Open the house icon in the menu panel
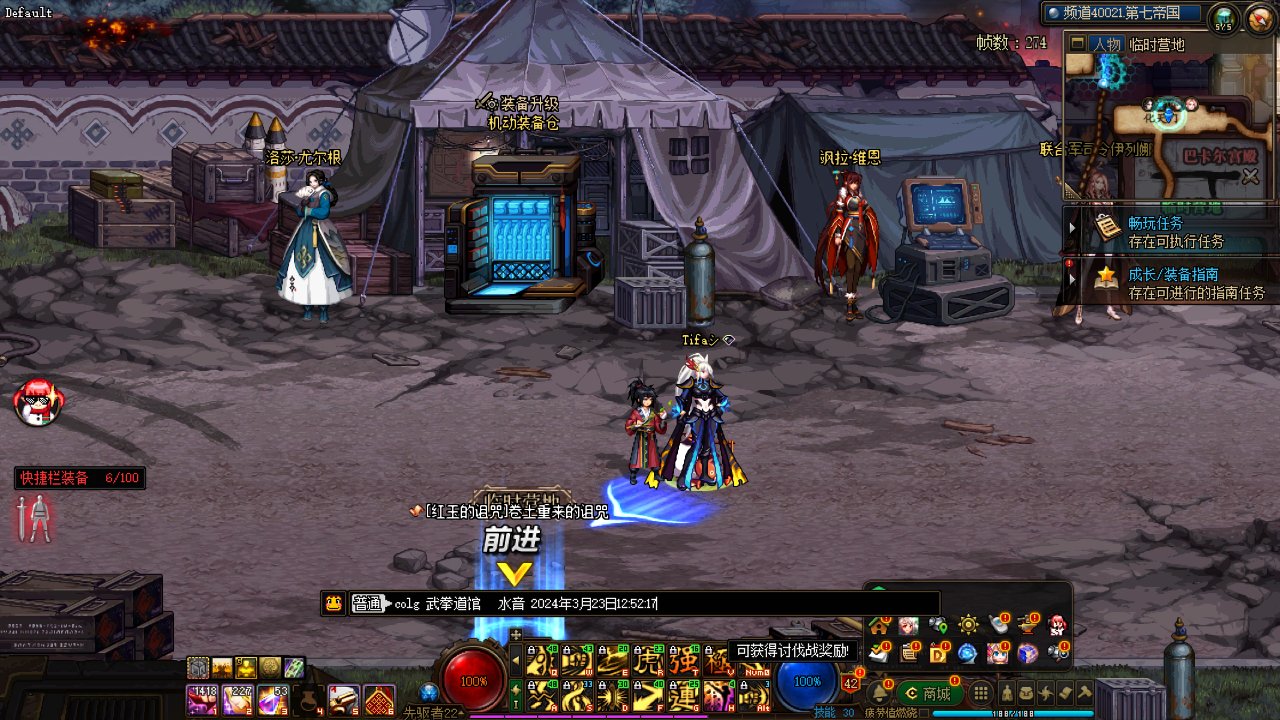 point(879,626)
